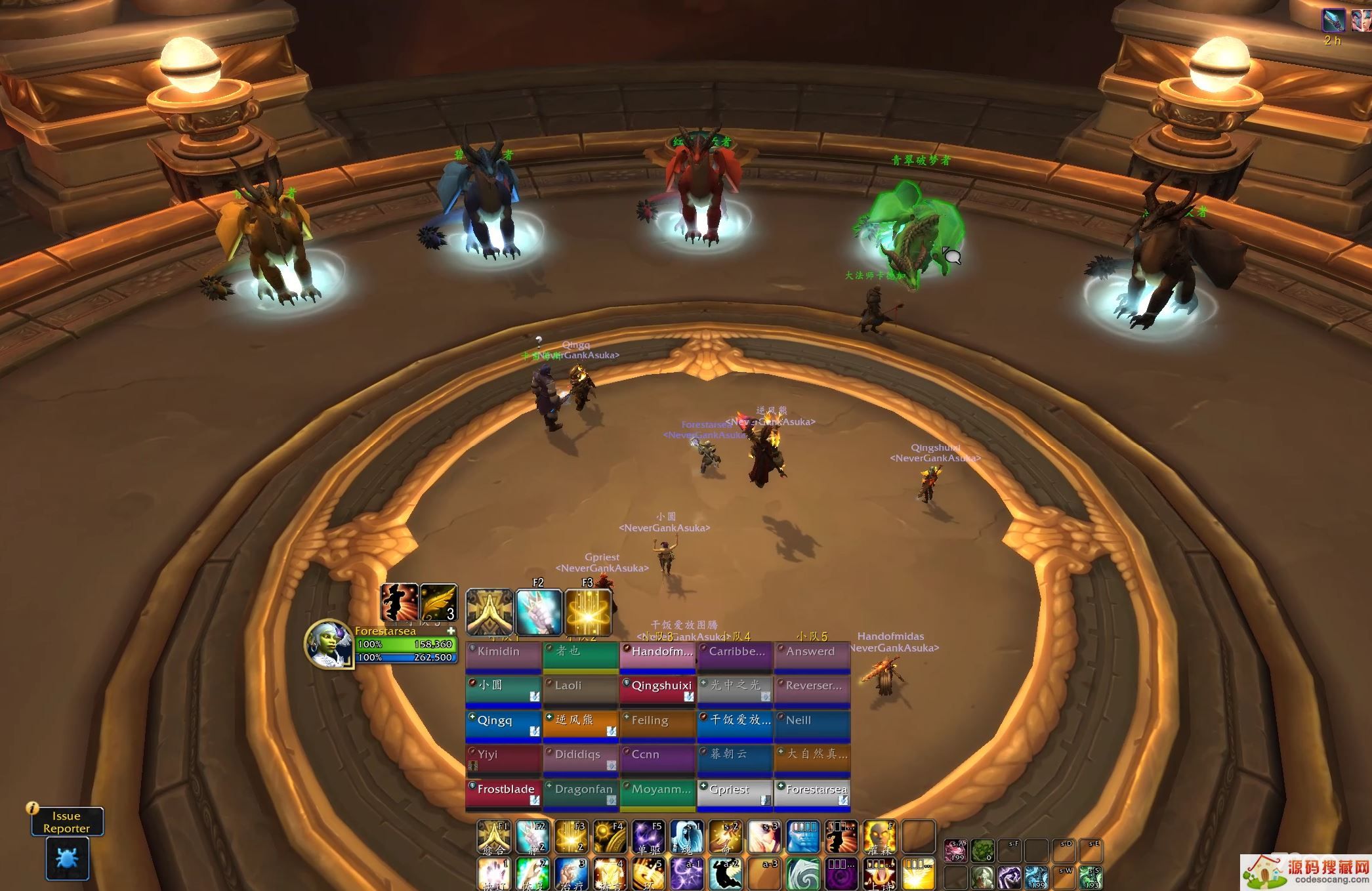This screenshot has height=891, width=1372.
Task: Use the golden sun ability on F4
Action: [x=610, y=837]
